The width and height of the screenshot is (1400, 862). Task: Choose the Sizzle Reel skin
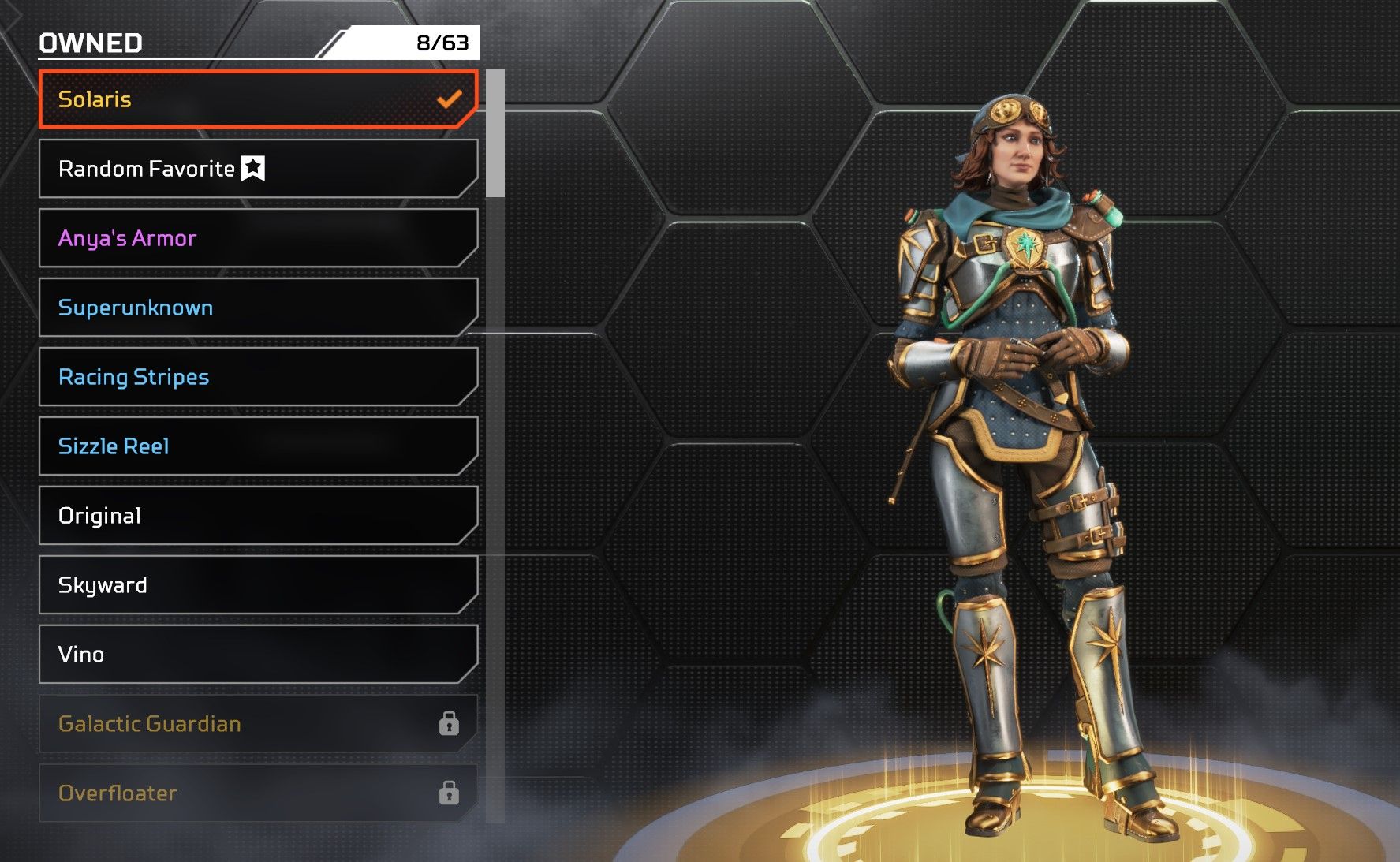coord(258,446)
